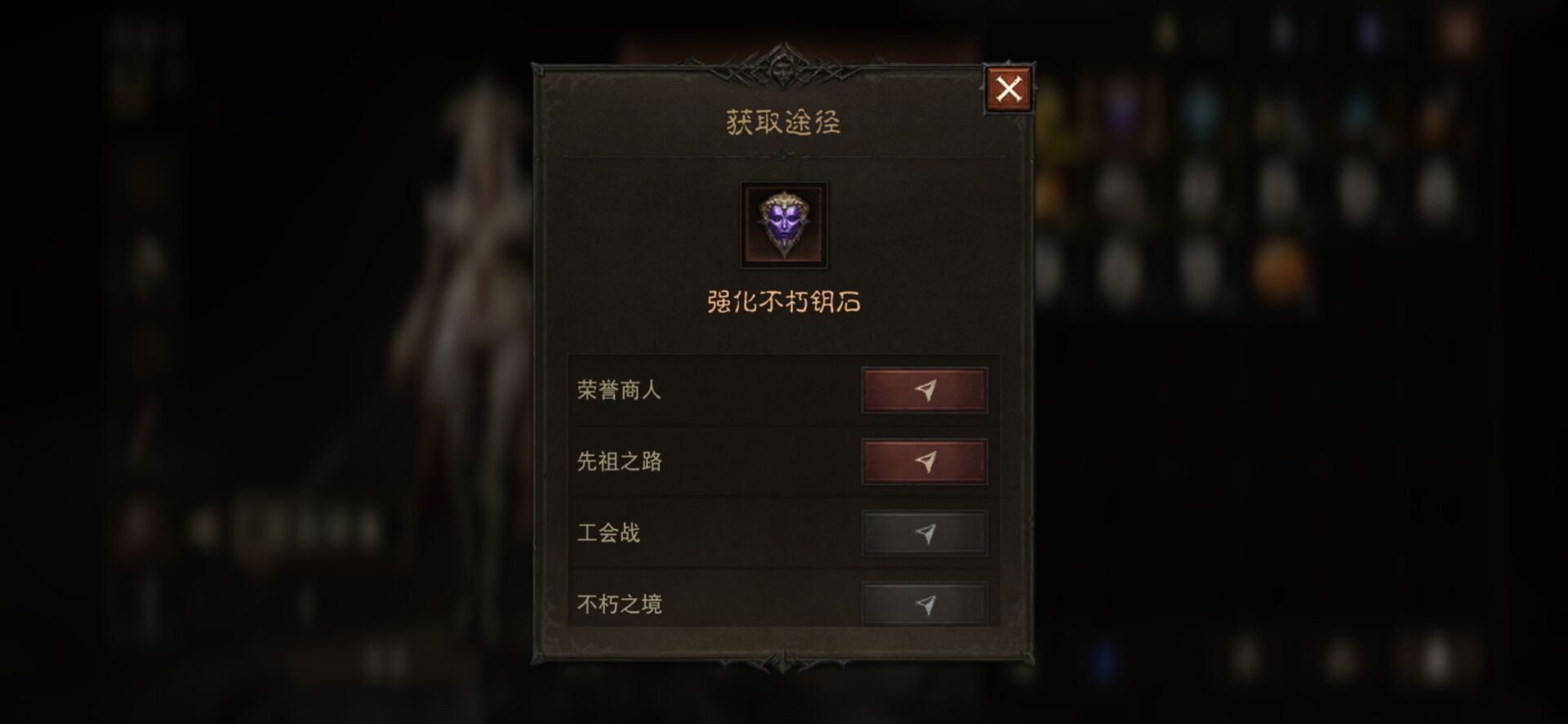This screenshot has height=724, width=1568.
Task: Click the navigation arrow next to 荣誉商人
Action: [925, 390]
